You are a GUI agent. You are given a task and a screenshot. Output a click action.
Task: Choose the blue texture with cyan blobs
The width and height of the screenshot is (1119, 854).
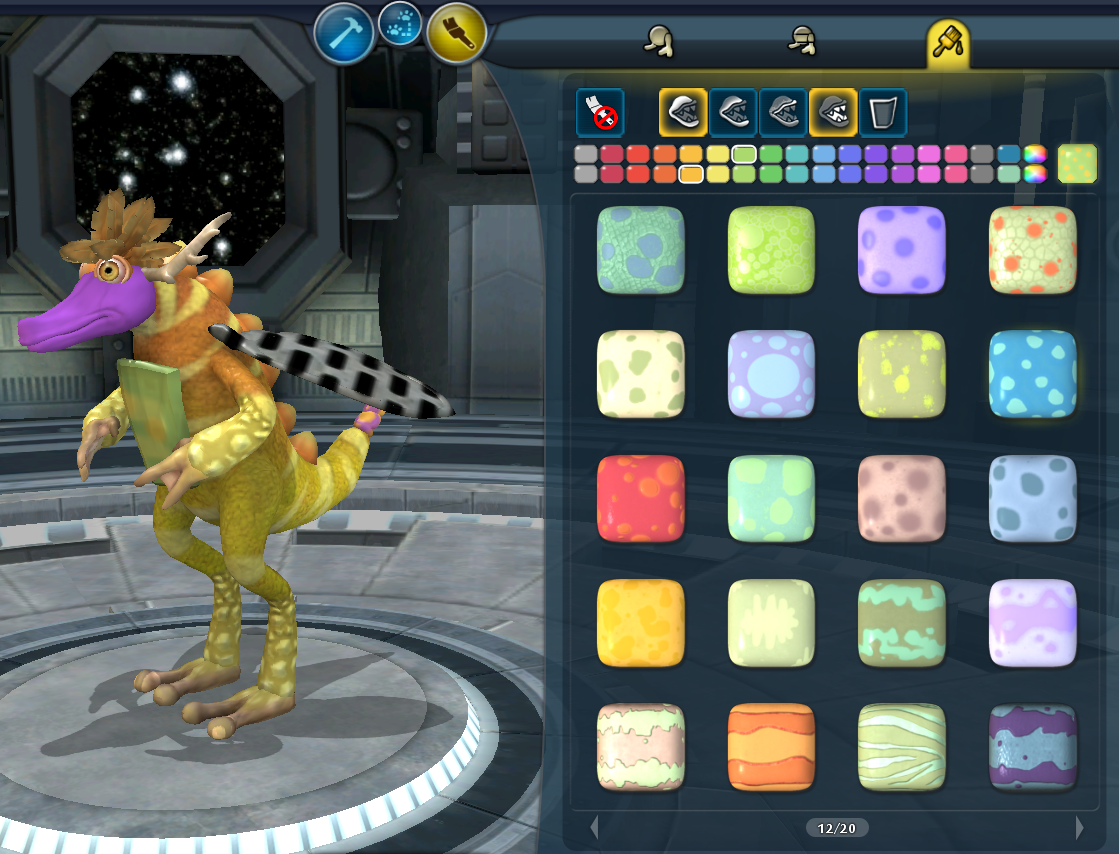(x=1032, y=374)
